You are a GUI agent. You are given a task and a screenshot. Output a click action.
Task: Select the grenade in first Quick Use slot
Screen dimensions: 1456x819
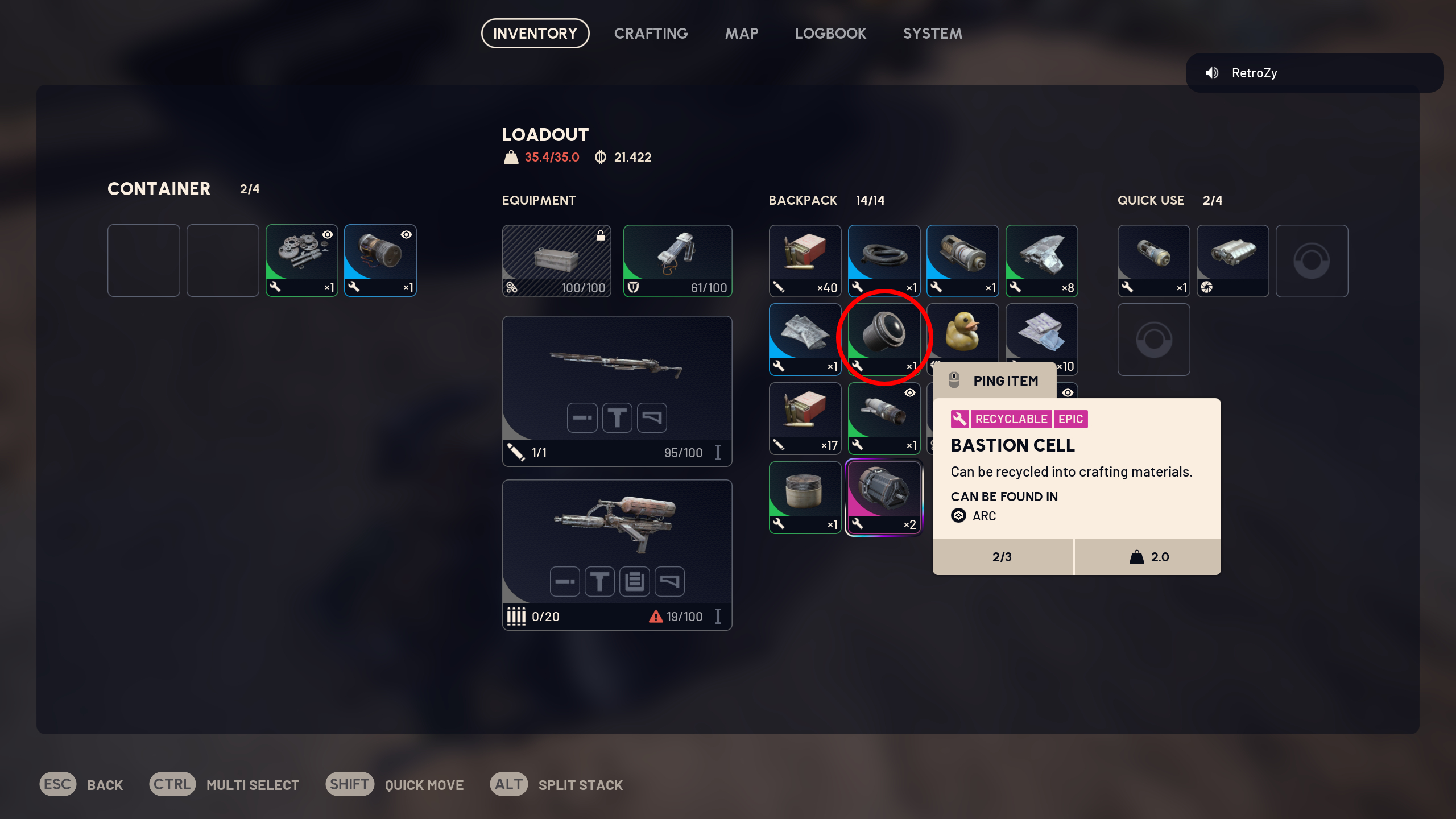point(1153,260)
